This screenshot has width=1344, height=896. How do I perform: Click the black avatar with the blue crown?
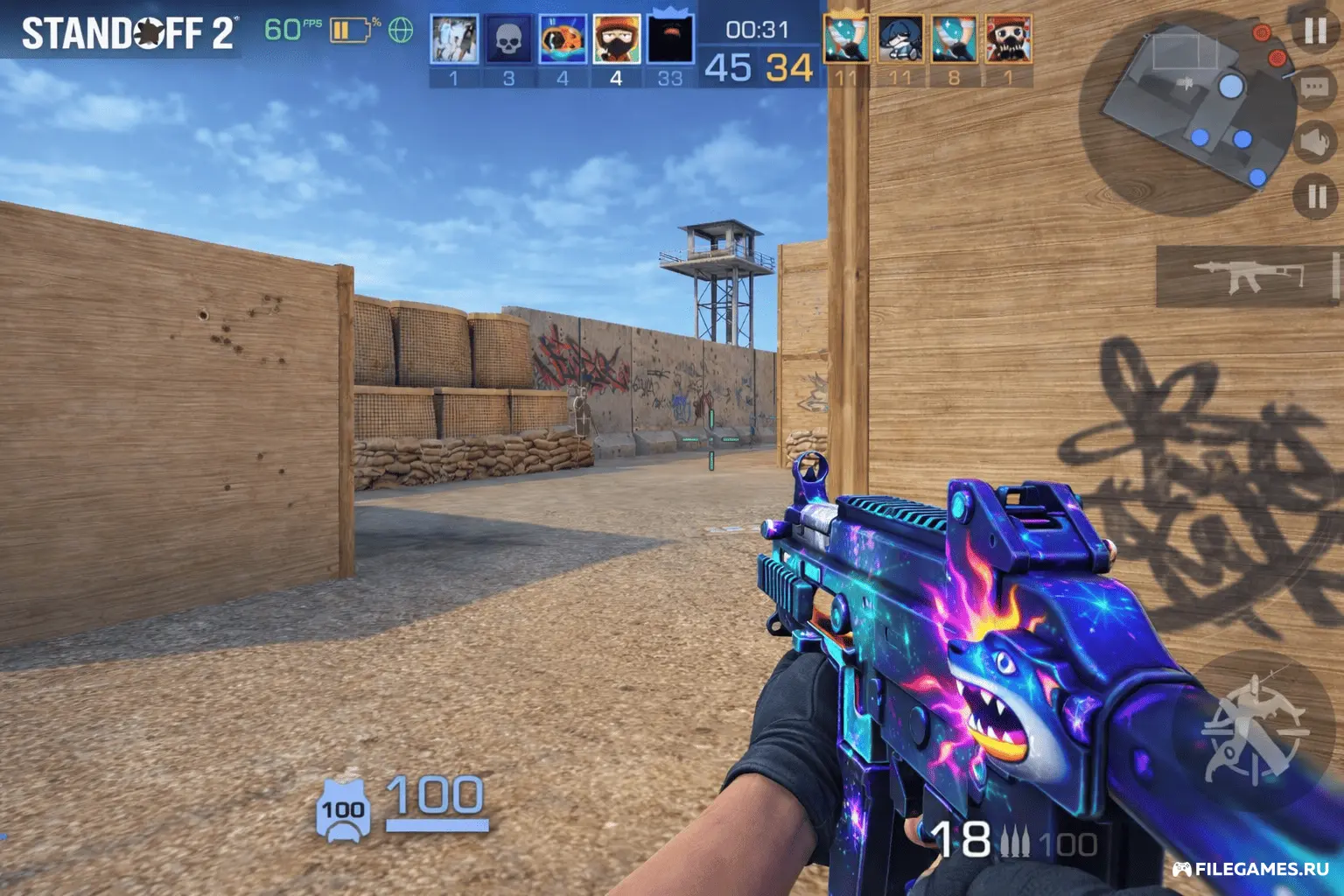pos(670,38)
